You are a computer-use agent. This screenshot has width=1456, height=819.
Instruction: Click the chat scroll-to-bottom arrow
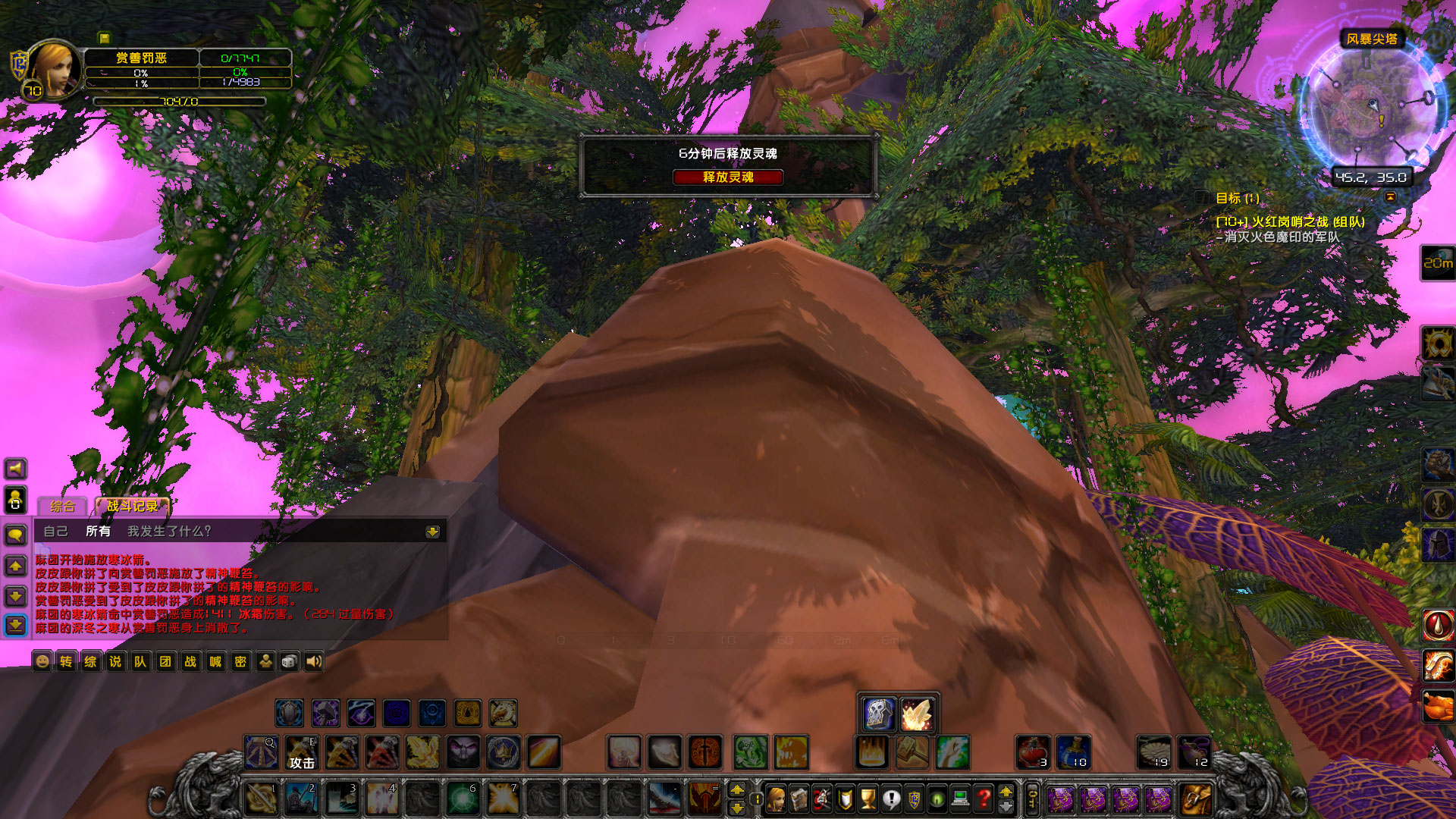coord(15,624)
